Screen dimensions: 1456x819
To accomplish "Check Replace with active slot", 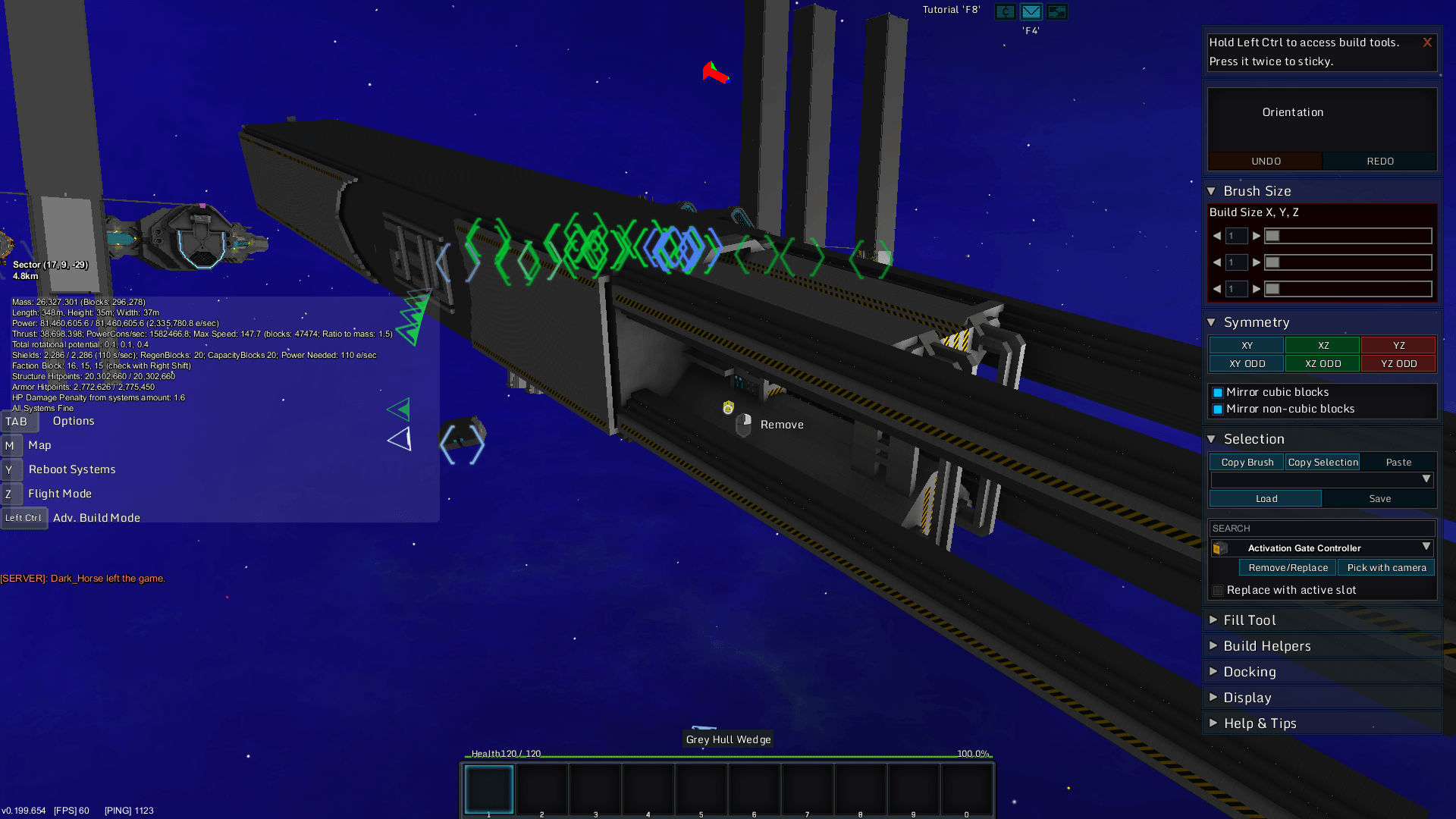I will [1218, 591].
